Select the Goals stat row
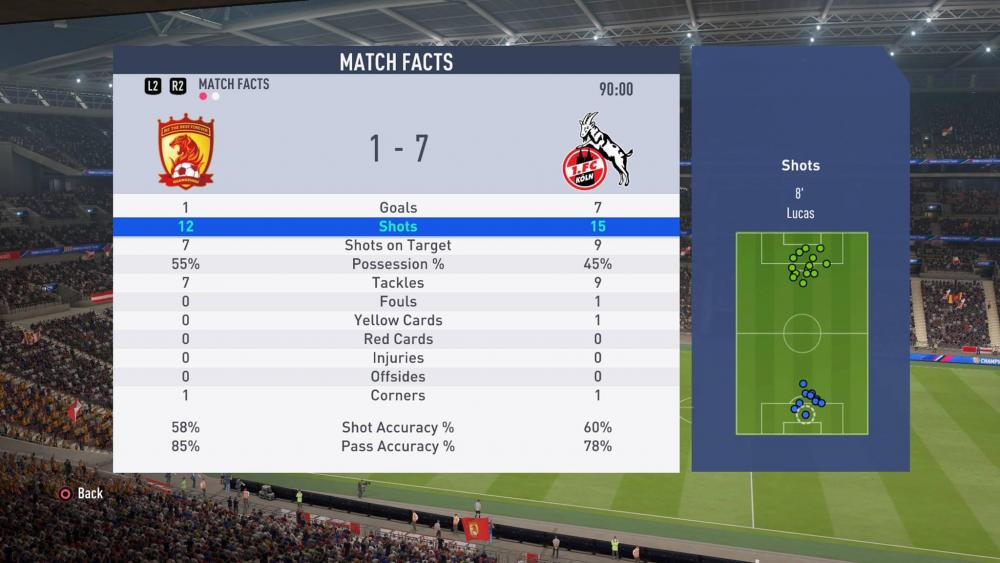The image size is (1000, 563). pos(397,207)
